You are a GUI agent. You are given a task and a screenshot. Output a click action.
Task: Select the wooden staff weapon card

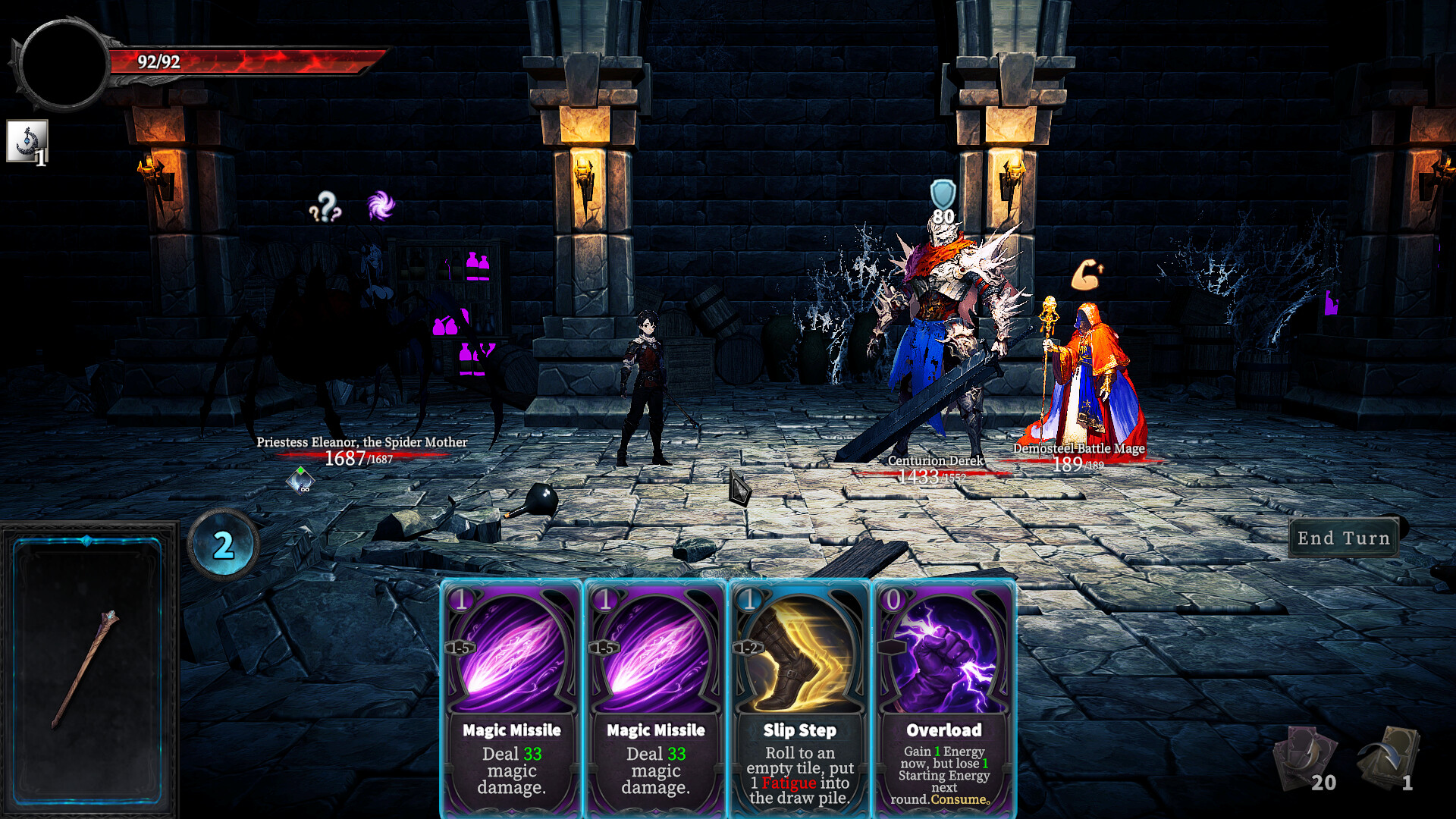(88, 667)
